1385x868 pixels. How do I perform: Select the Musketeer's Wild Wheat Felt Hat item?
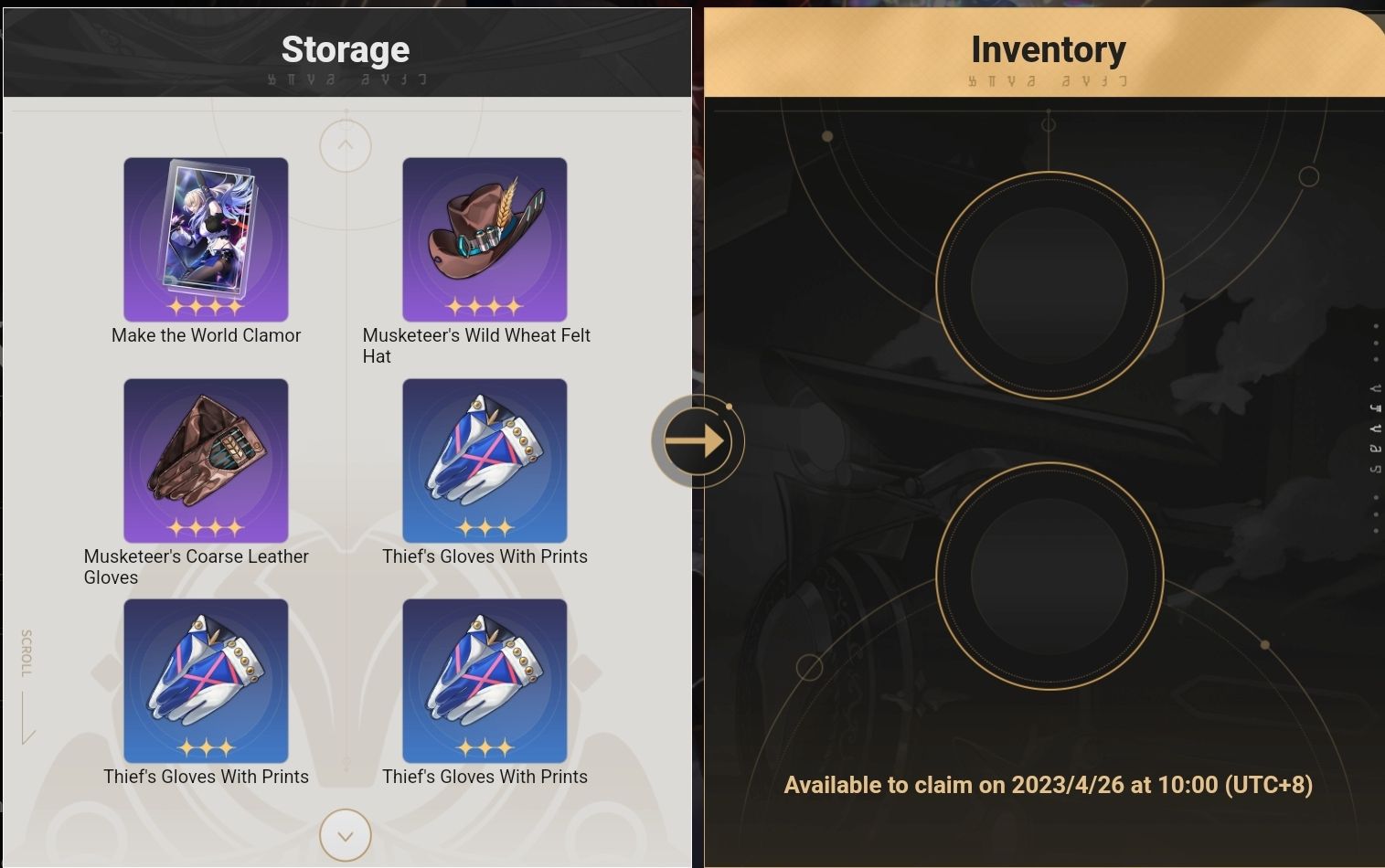(485, 239)
